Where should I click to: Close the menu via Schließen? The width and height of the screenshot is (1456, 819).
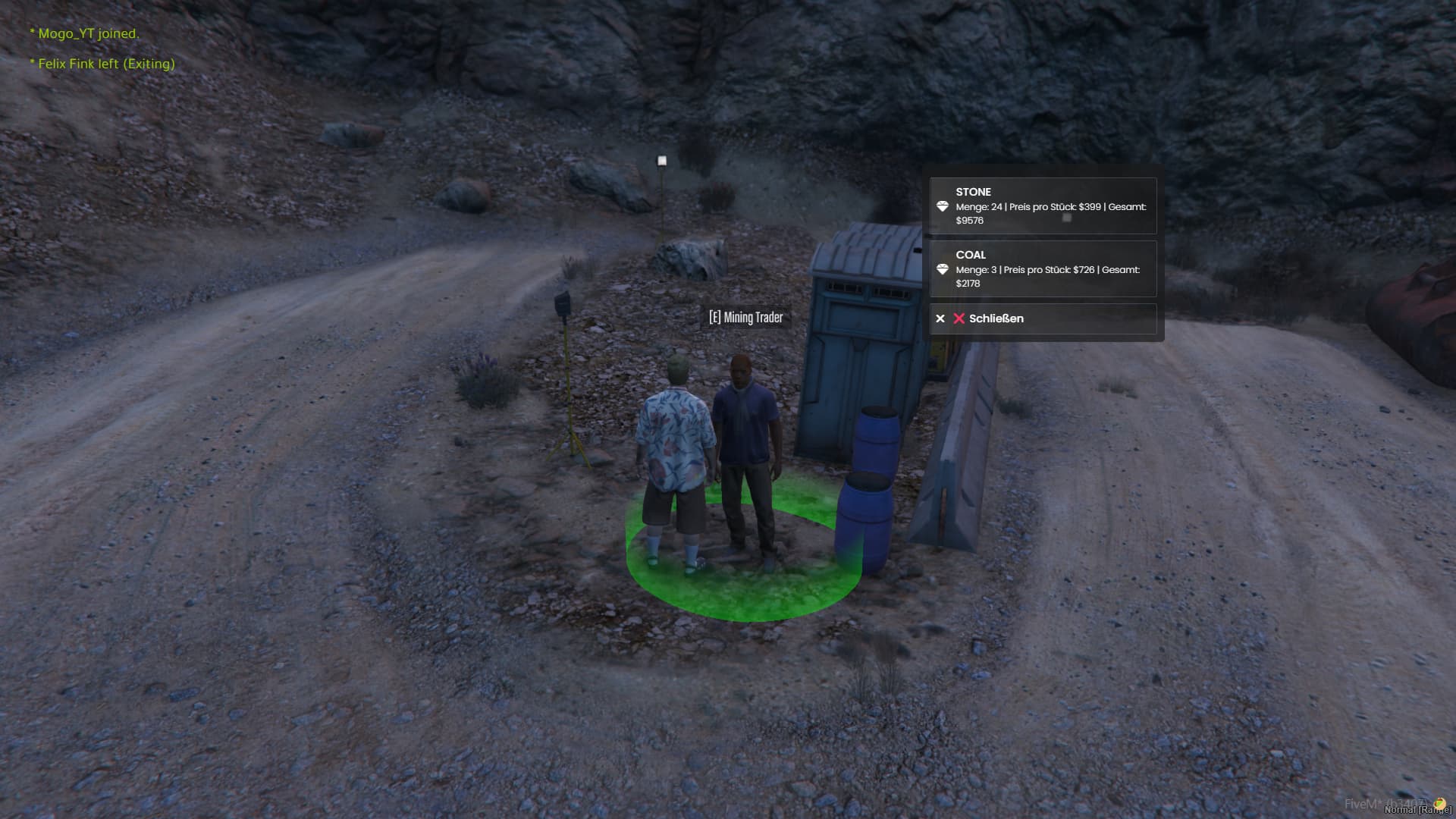1043,318
